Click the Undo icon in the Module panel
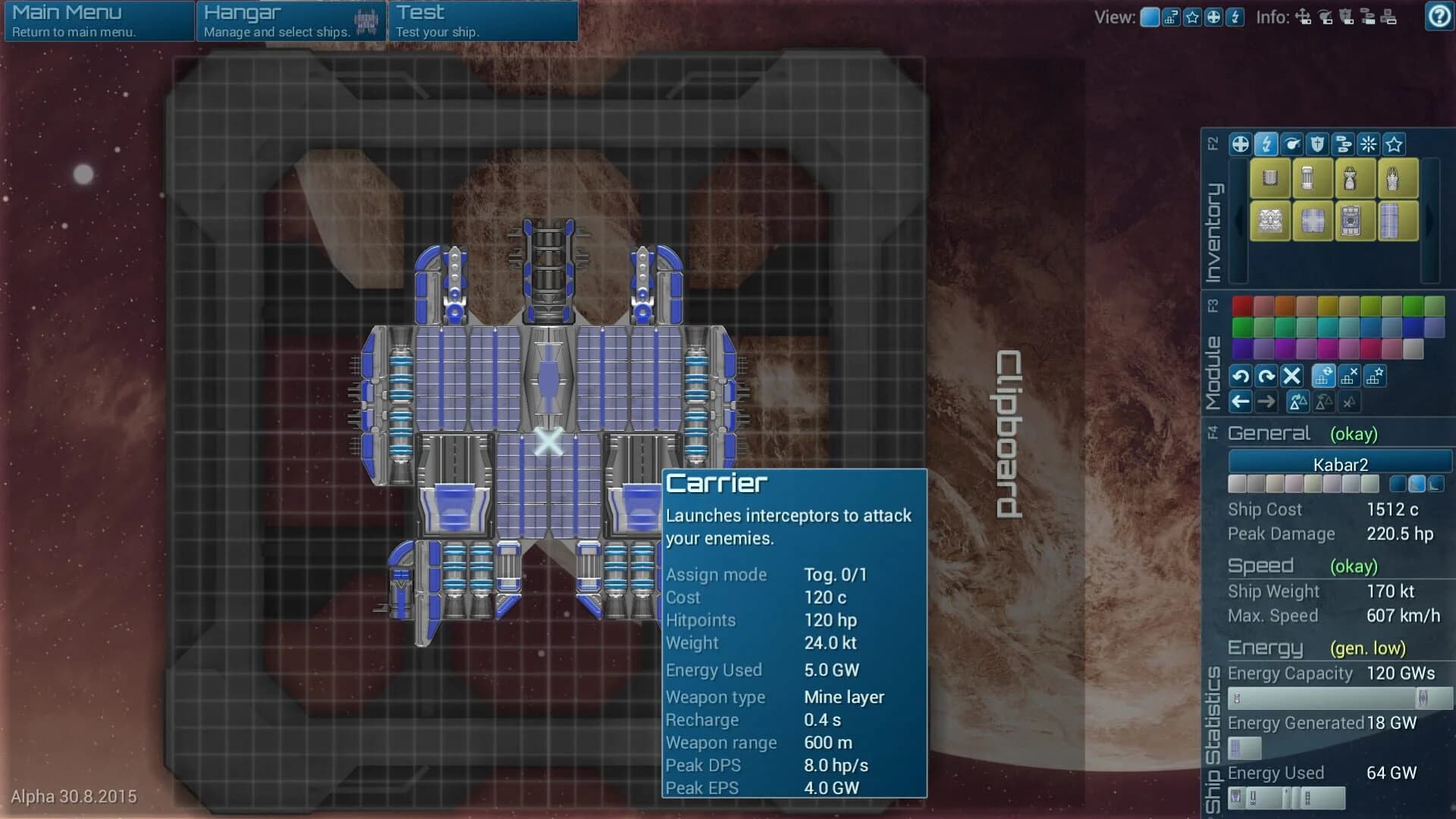The width and height of the screenshot is (1456, 819). tap(1242, 377)
